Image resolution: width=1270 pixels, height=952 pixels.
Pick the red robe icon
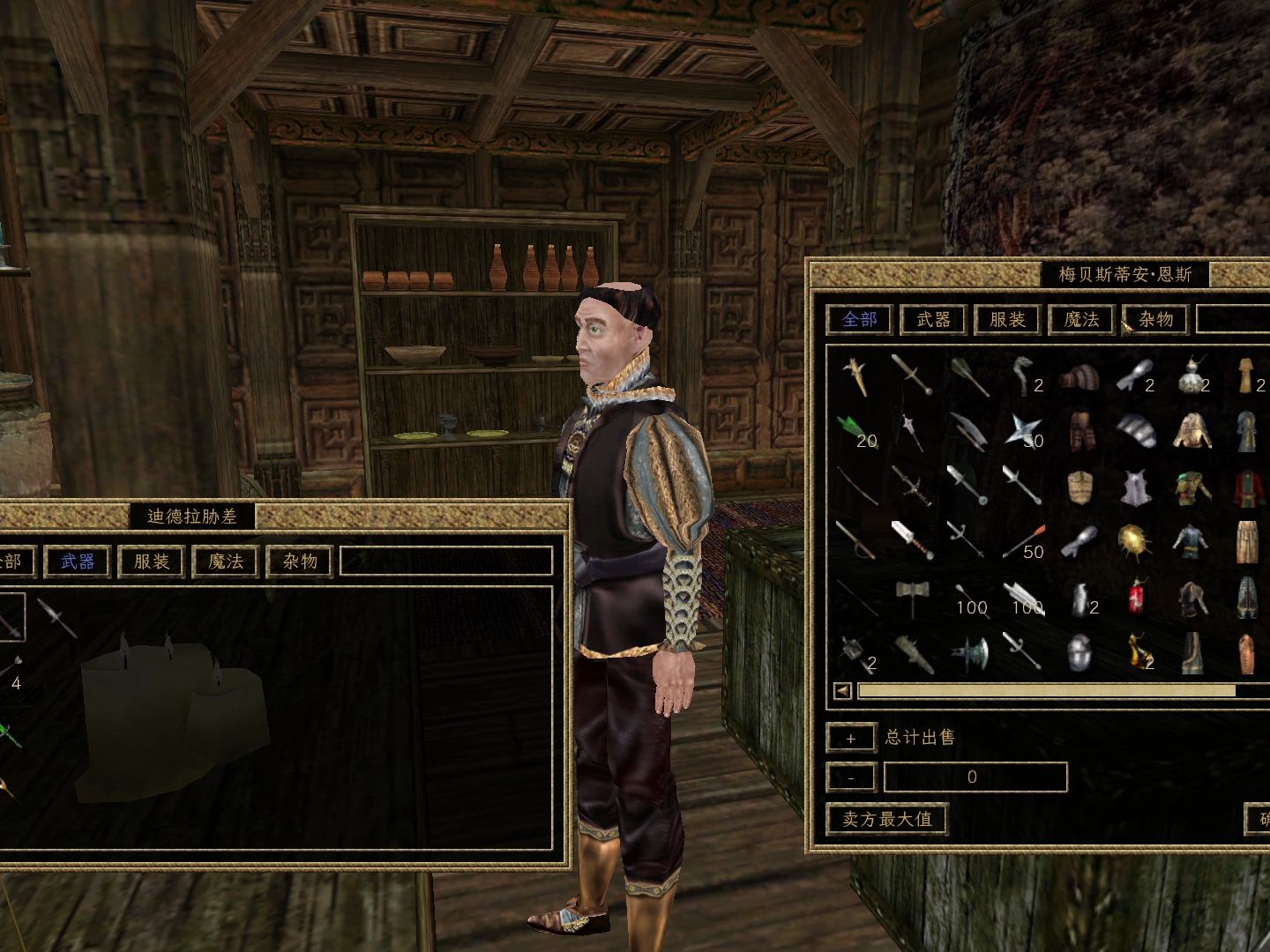coord(1245,487)
